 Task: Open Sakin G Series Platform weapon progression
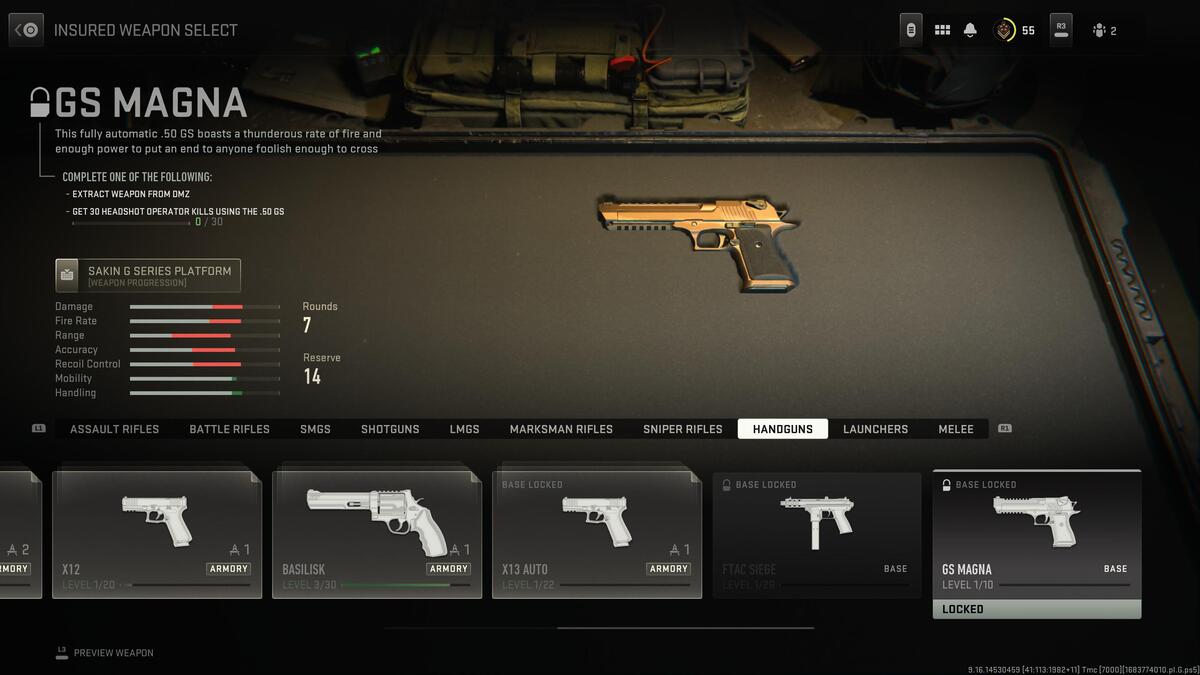click(148, 276)
